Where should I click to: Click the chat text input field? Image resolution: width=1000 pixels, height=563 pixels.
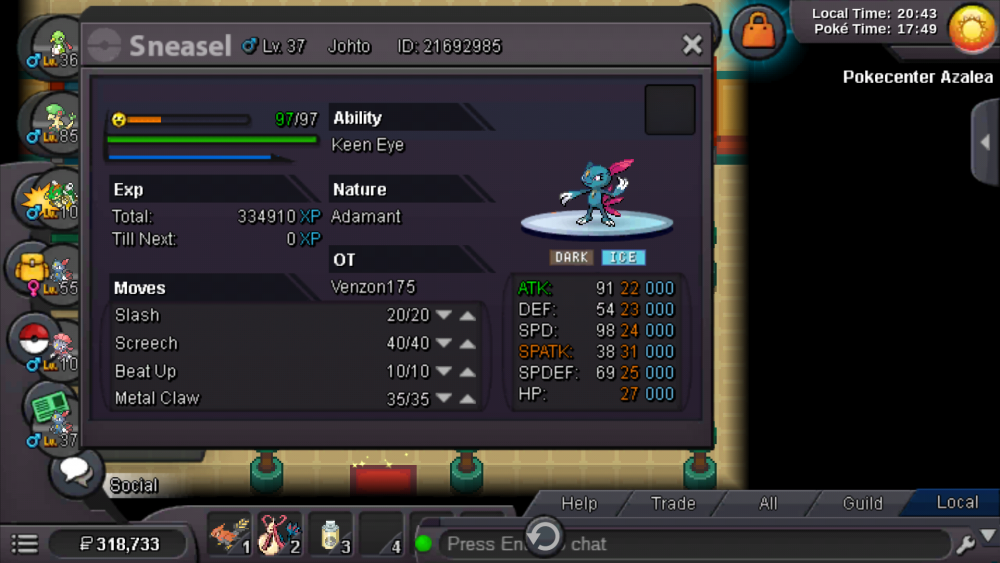pyautogui.click(x=690, y=544)
